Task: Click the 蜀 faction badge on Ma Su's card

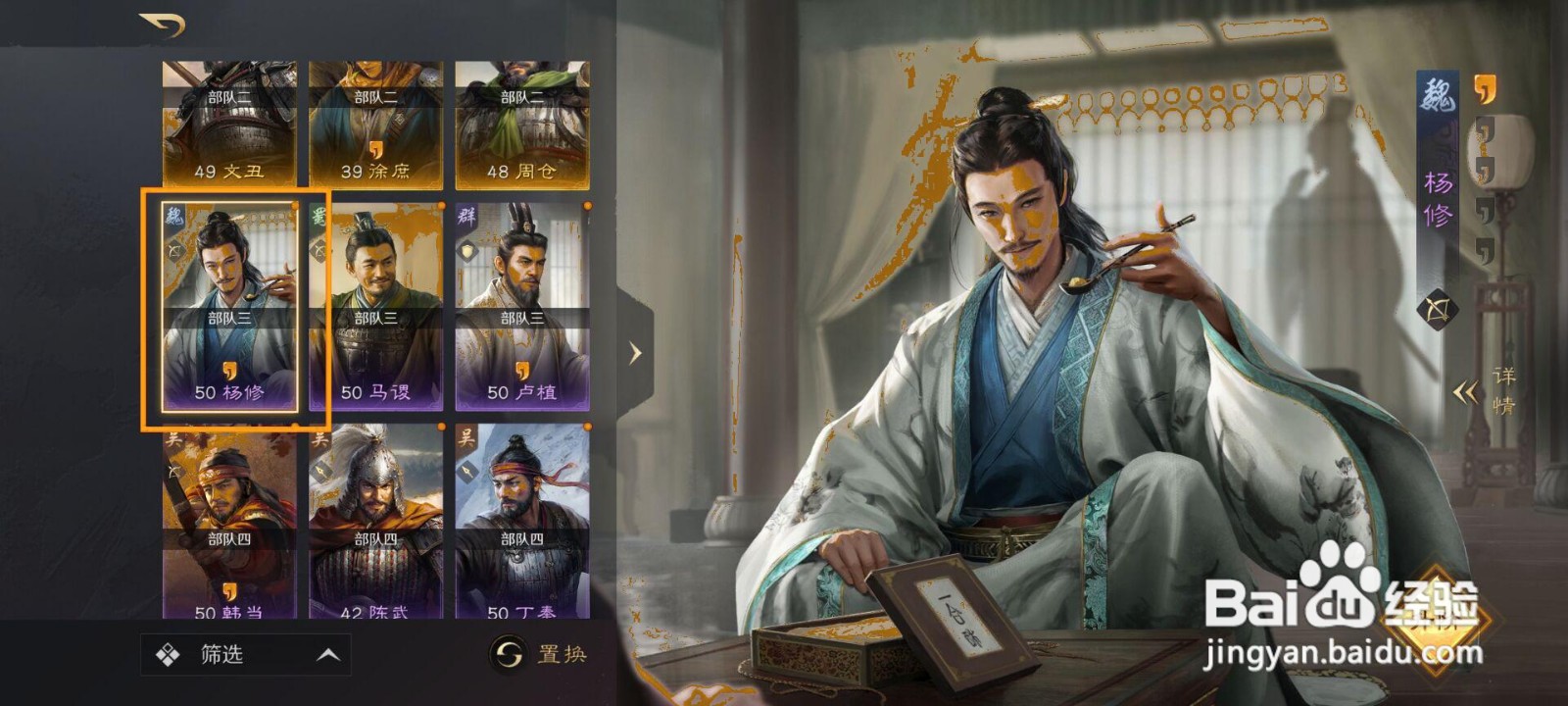Action: click(319, 218)
